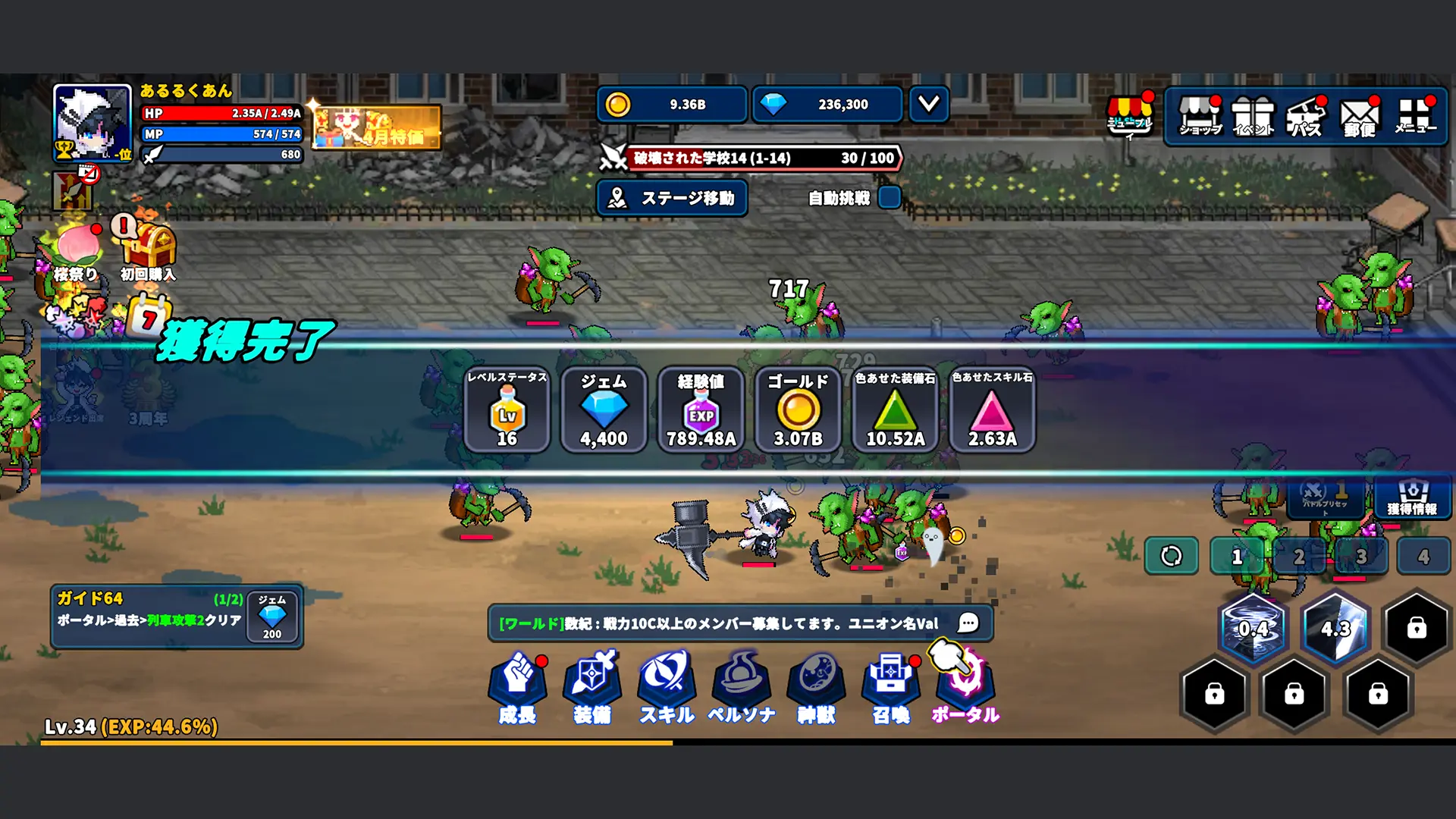The height and width of the screenshot is (819, 1456).
Task: Open the 神獣 divine beast menu
Action: (816, 687)
